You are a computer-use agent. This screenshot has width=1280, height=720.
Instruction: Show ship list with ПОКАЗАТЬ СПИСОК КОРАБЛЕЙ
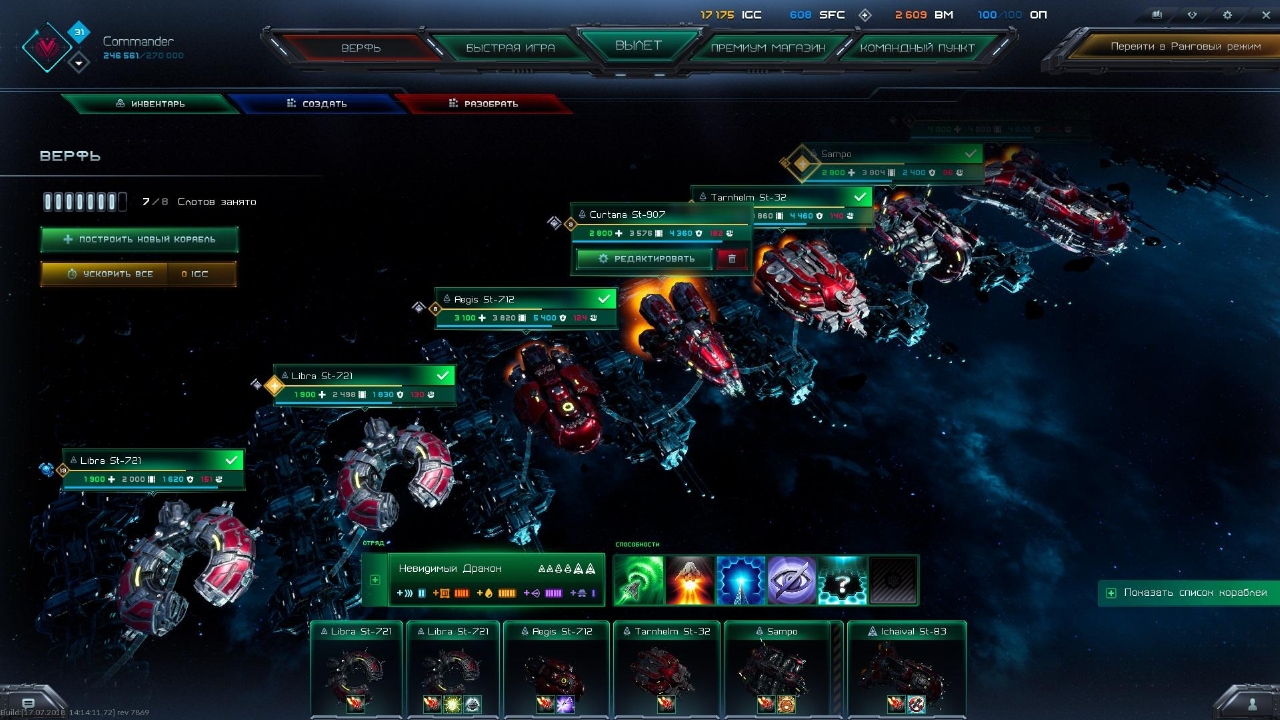pyautogui.click(x=1188, y=593)
